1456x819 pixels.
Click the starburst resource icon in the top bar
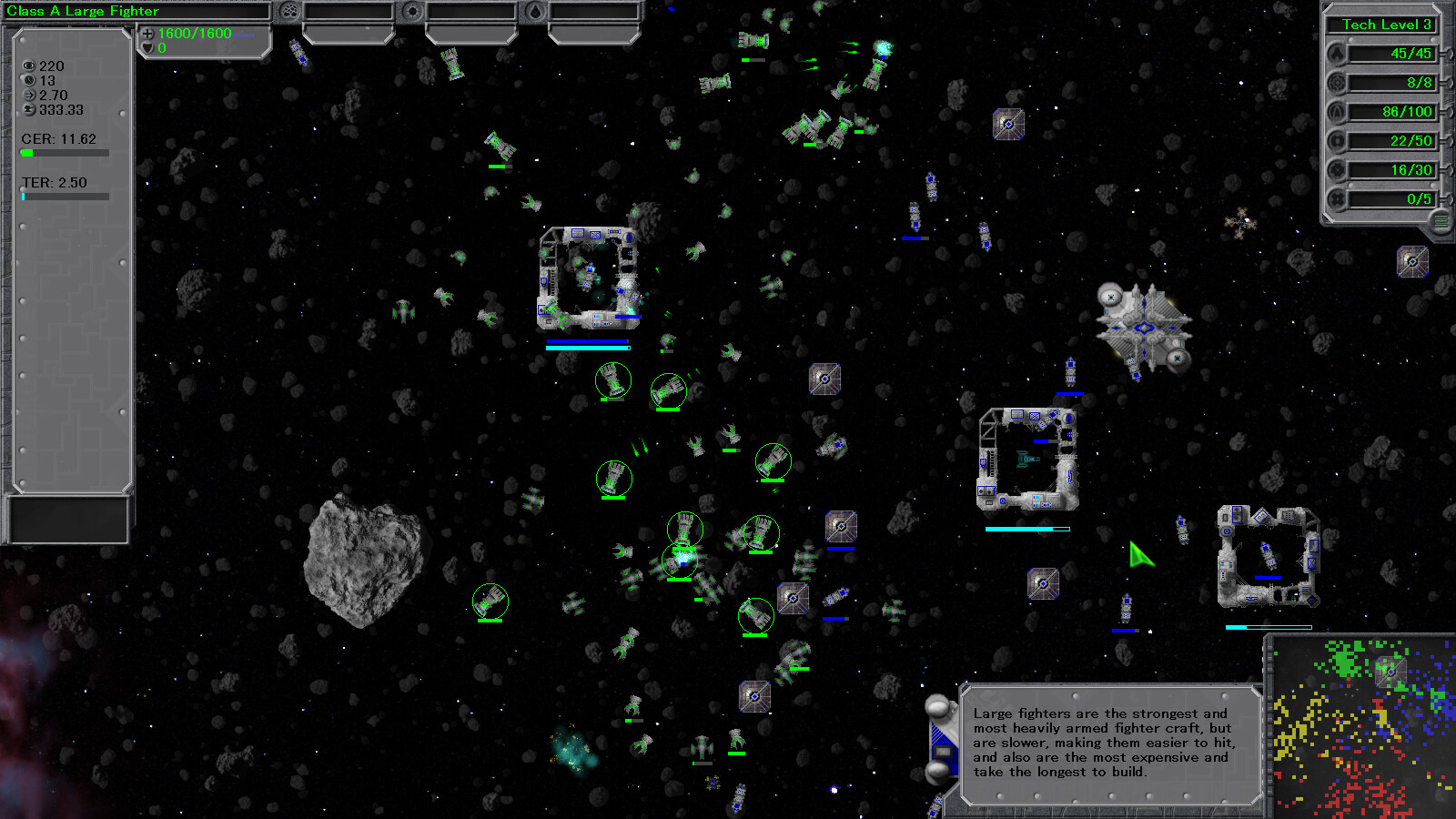412,10
